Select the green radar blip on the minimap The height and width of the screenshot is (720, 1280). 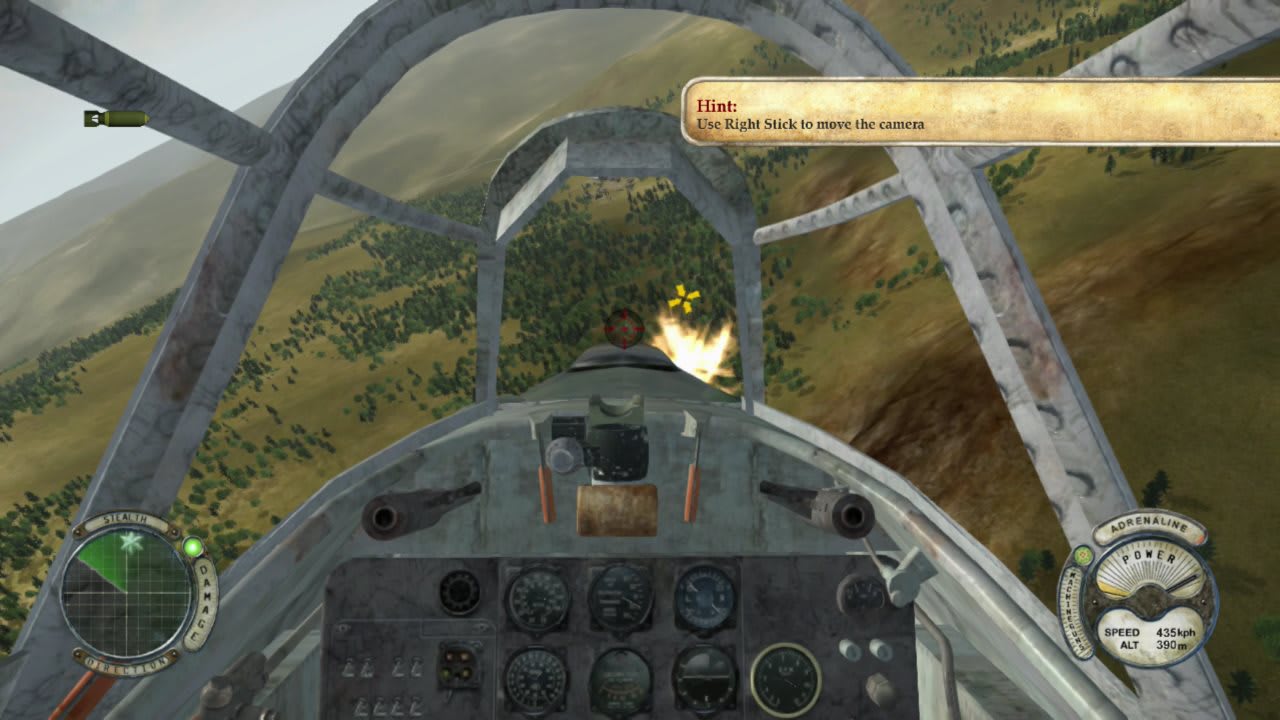[131, 543]
